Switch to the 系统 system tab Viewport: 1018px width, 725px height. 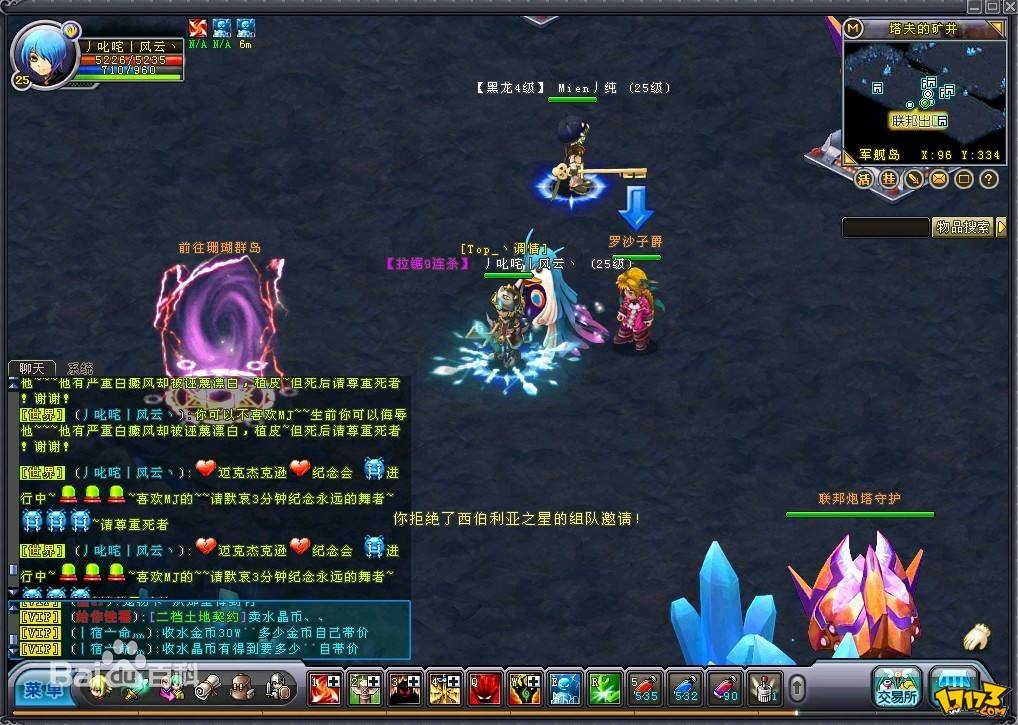point(79,368)
